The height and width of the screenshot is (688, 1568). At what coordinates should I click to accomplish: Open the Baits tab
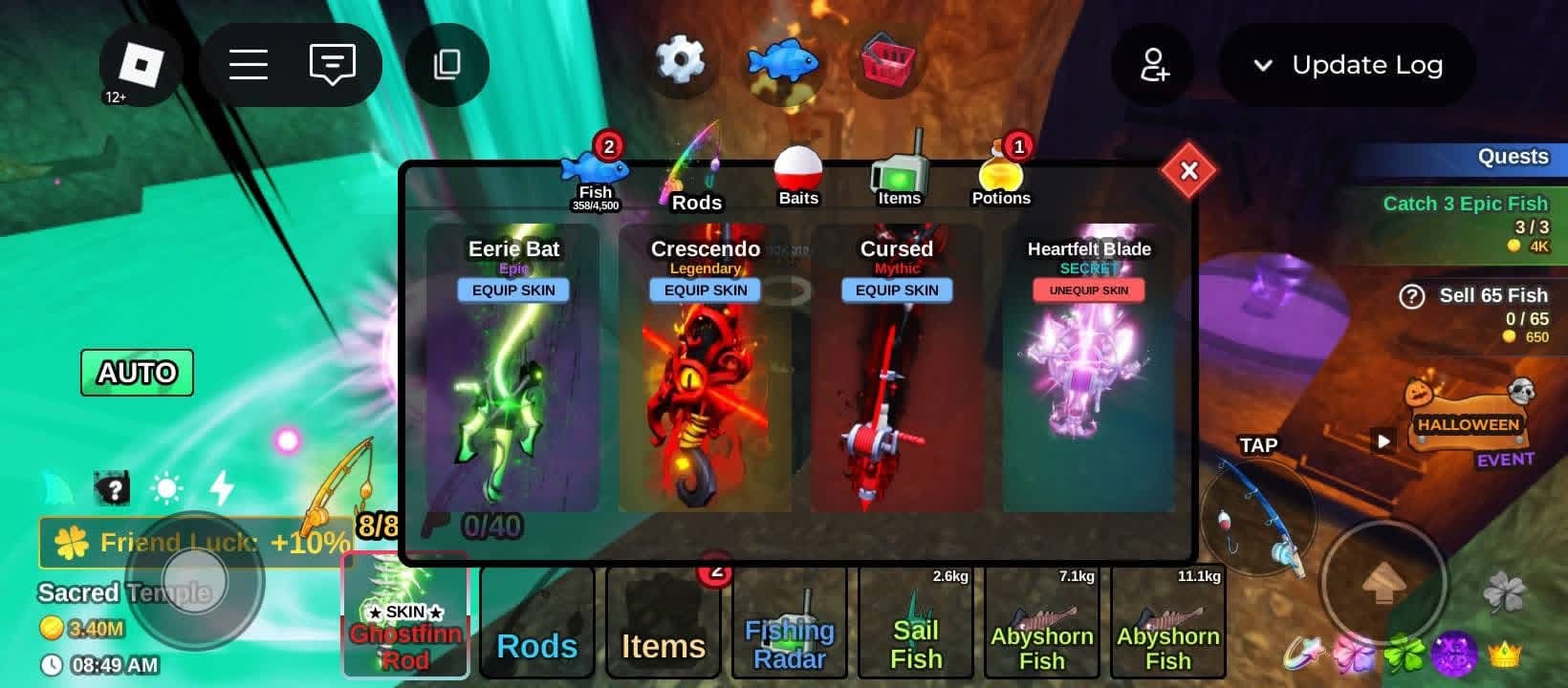[x=798, y=178]
